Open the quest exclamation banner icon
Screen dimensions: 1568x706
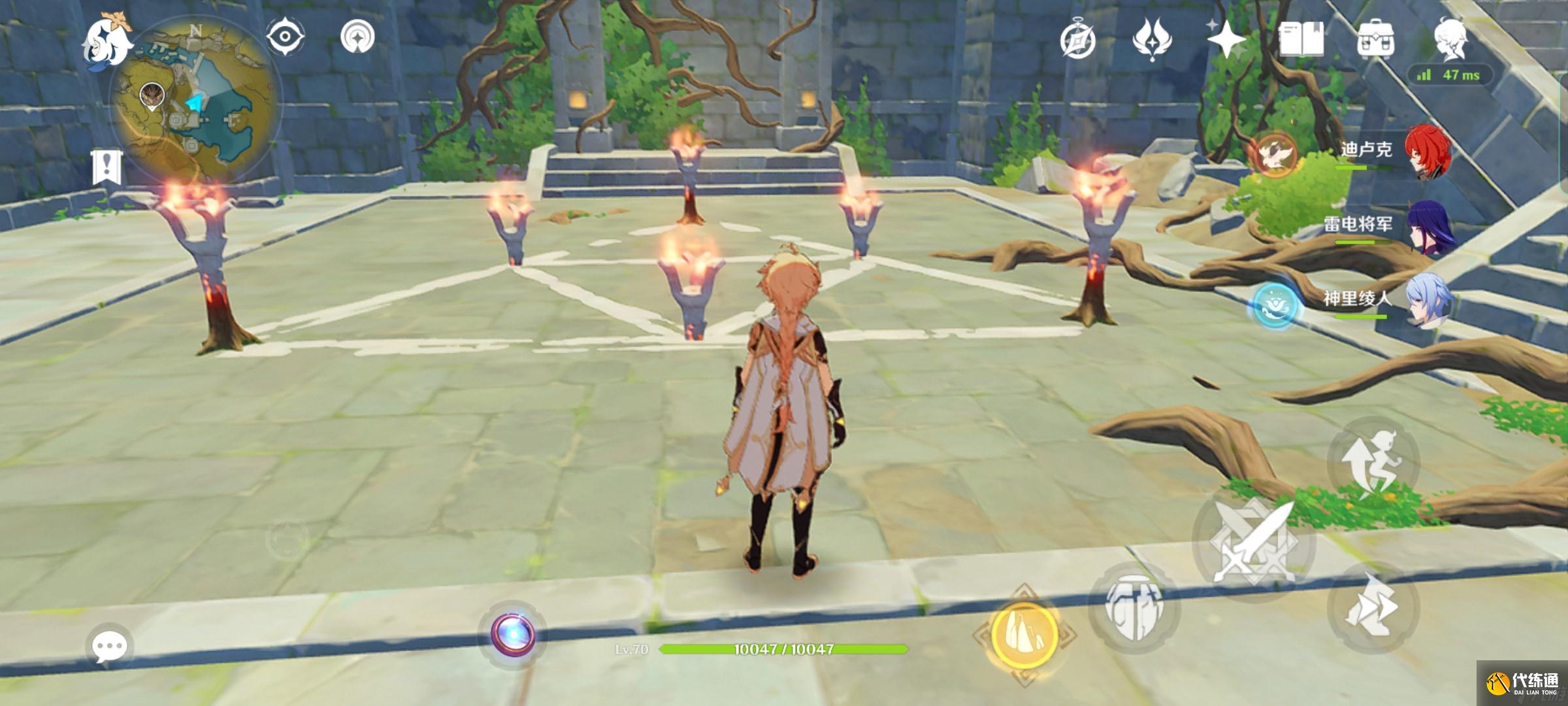pos(106,167)
